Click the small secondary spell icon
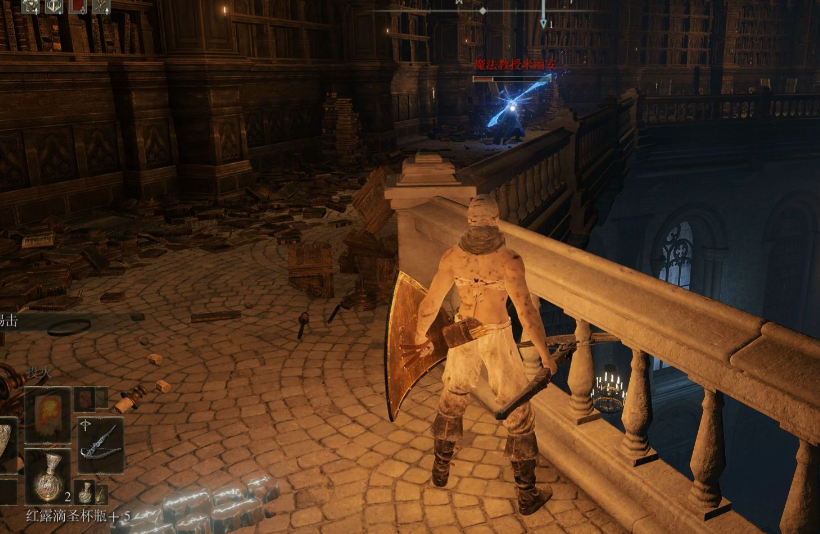This screenshot has width=820, height=534. click(88, 400)
